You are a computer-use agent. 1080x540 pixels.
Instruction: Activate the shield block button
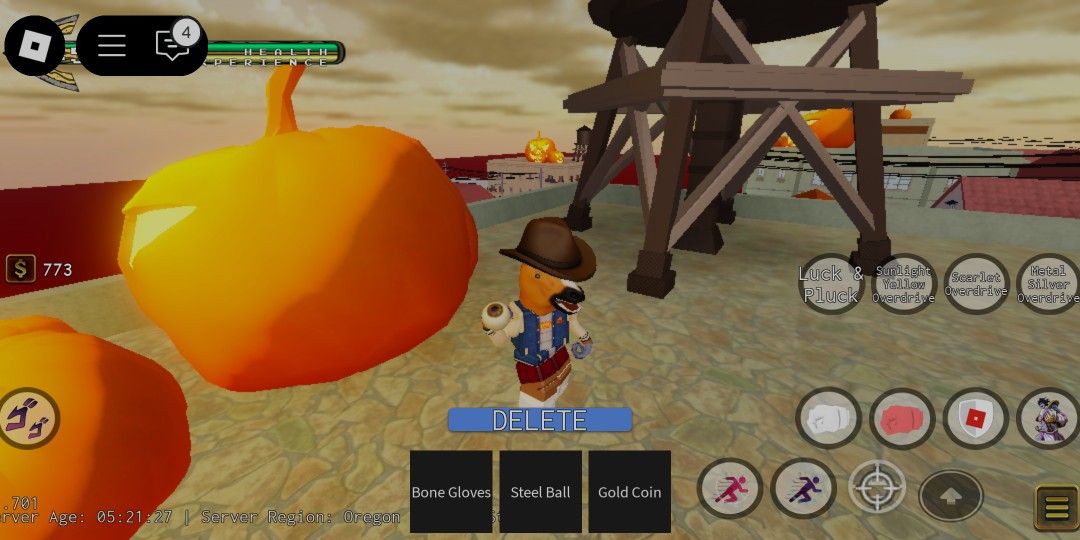975,418
